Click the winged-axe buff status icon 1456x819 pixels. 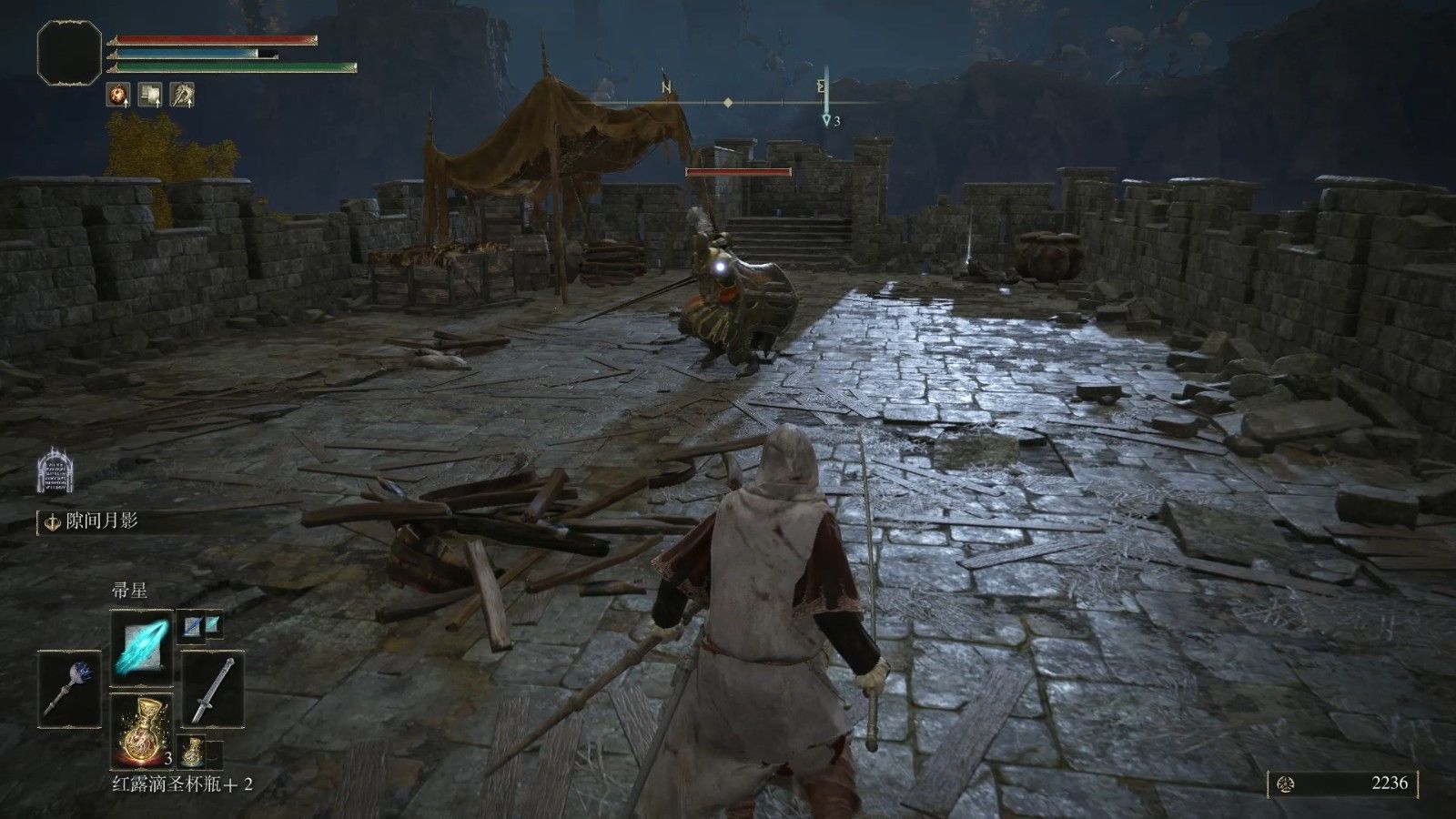pos(182,94)
